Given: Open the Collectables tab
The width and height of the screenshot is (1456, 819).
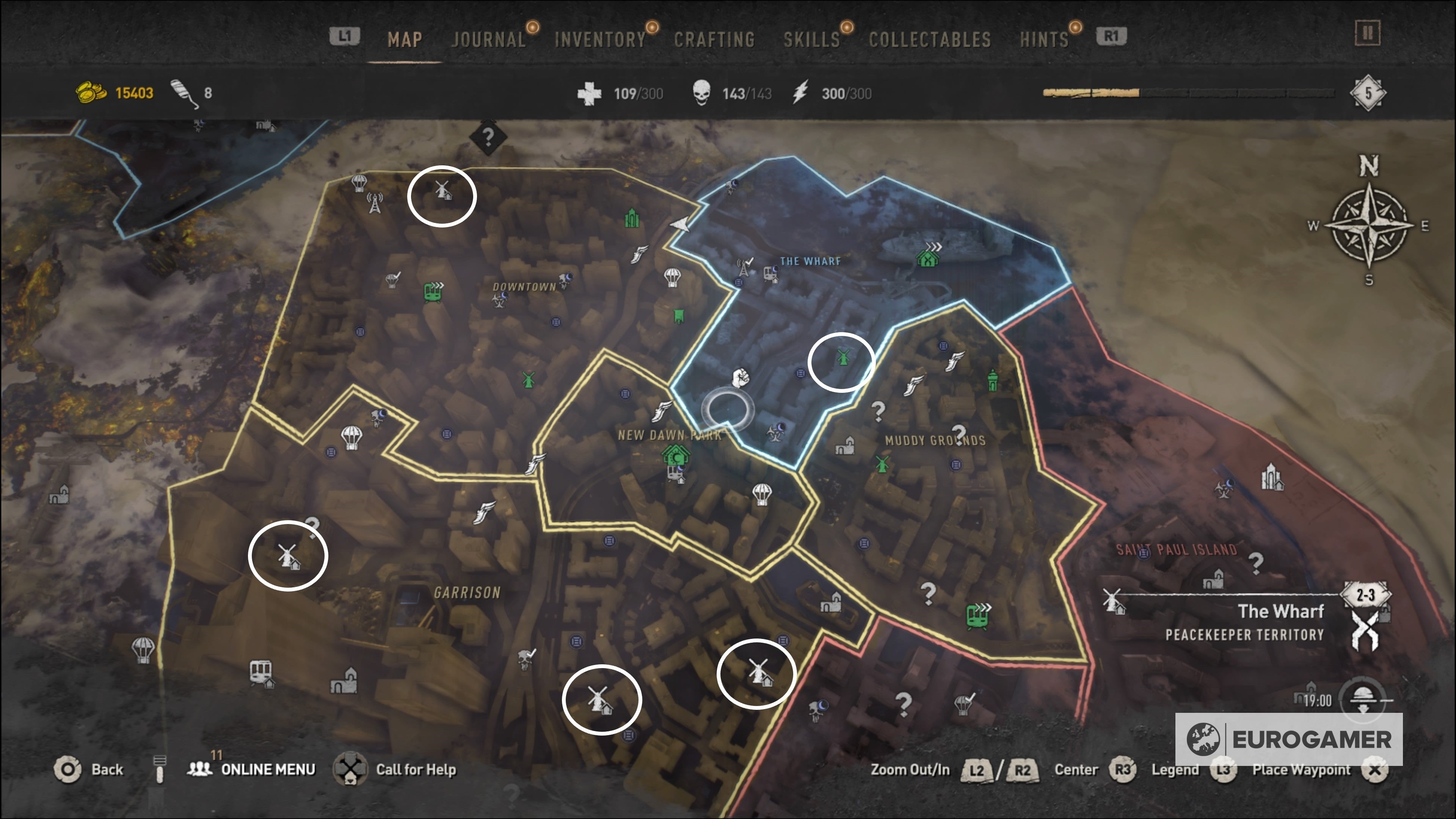Looking at the screenshot, I should (x=930, y=38).
